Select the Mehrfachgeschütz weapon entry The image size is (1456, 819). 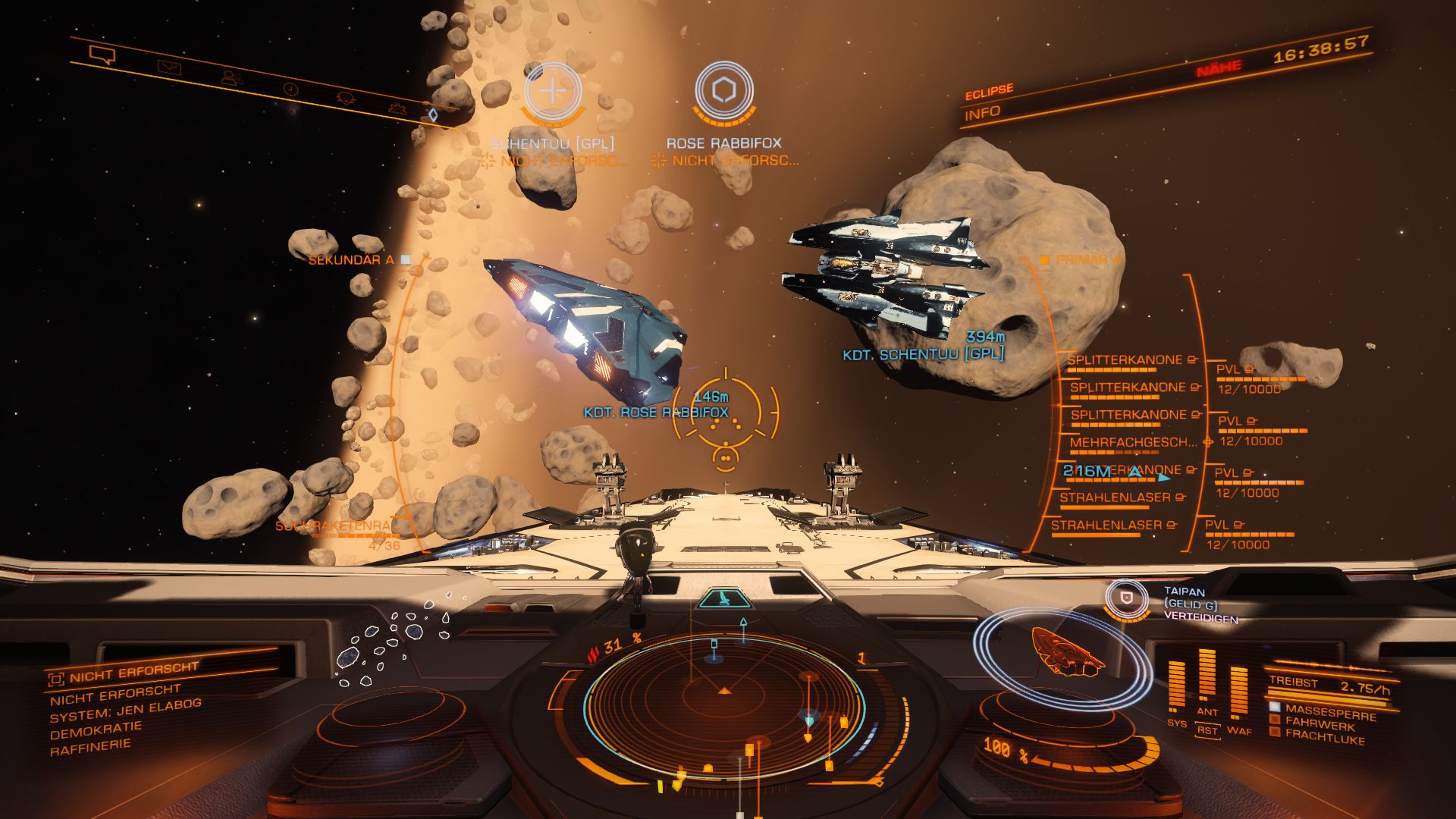(1133, 442)
